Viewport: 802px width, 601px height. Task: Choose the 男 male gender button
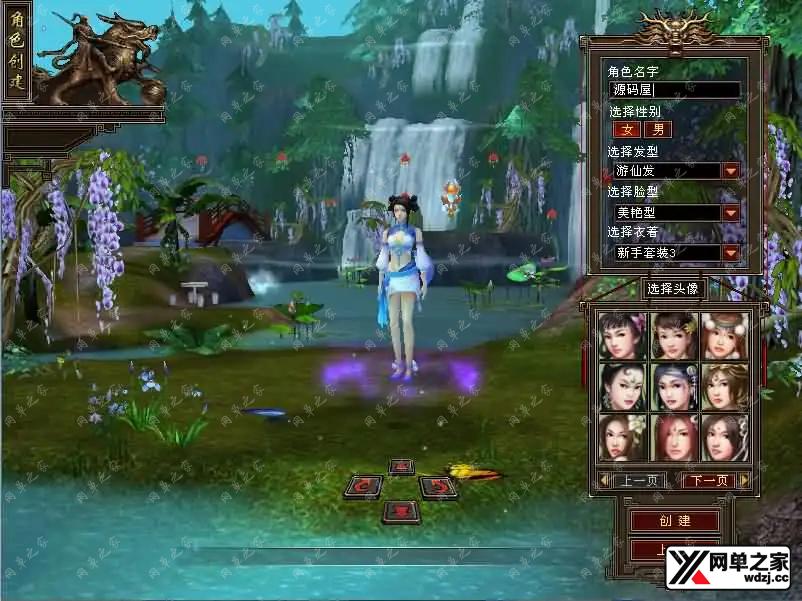(657, 129)
